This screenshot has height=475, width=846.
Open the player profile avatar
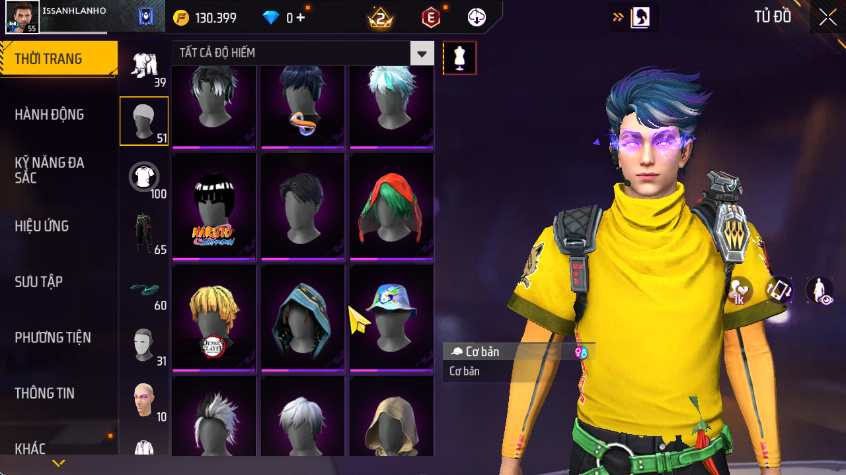pyautogui.click(x=22, y=16)
